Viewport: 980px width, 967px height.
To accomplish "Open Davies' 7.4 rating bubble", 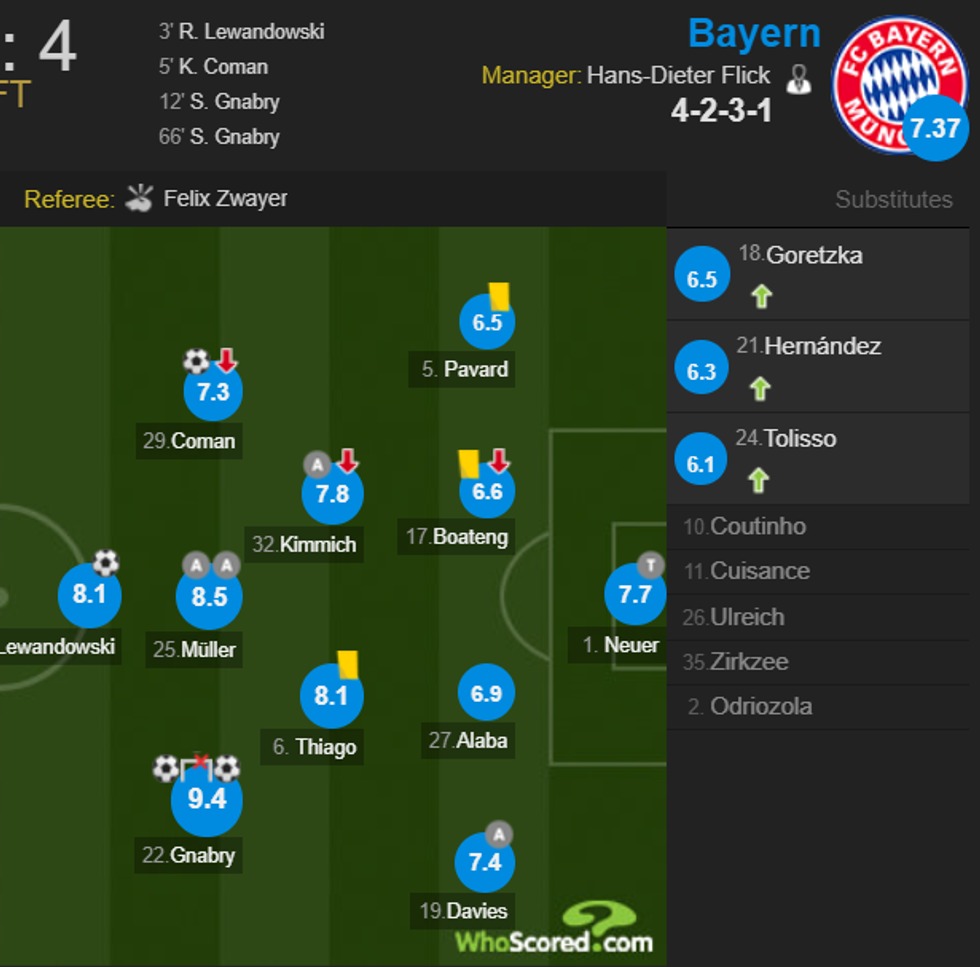I will [x=484, y=862].
